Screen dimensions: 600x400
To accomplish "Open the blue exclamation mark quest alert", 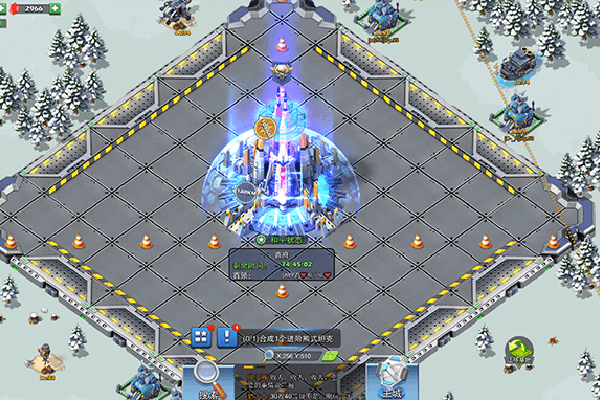I will 227,336.
